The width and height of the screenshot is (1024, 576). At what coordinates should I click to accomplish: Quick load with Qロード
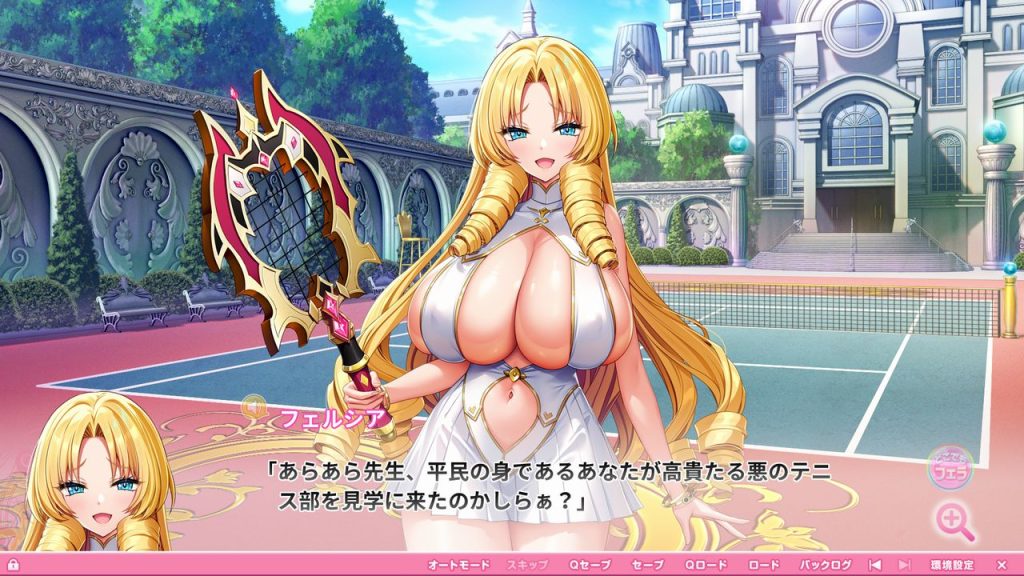pos(706,565)
